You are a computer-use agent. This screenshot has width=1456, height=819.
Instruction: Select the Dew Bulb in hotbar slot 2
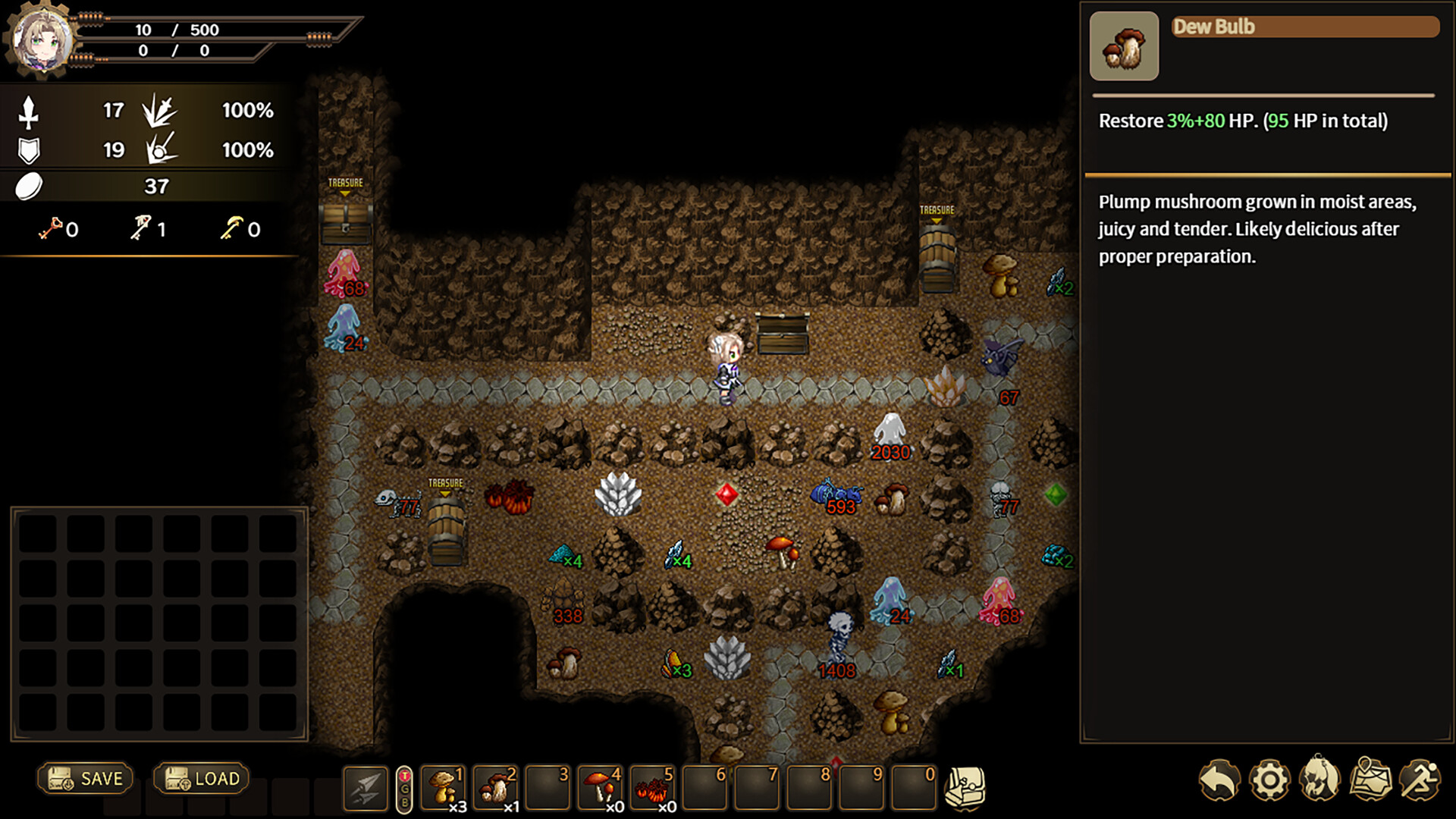pos(497,788)
